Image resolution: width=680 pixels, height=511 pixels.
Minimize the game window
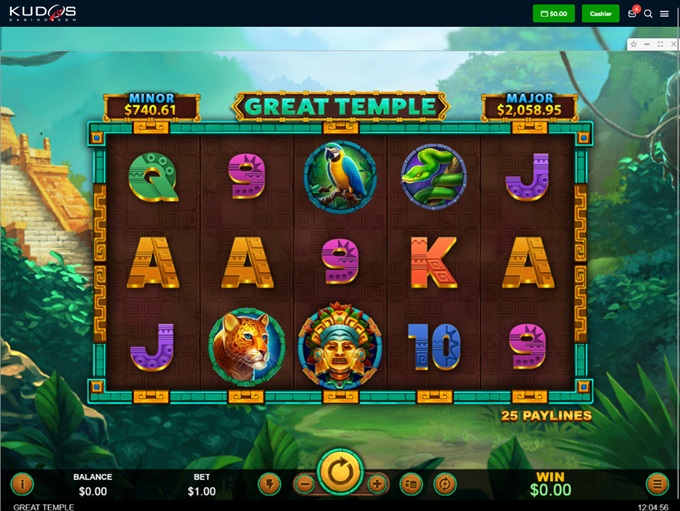pos(646,45)
